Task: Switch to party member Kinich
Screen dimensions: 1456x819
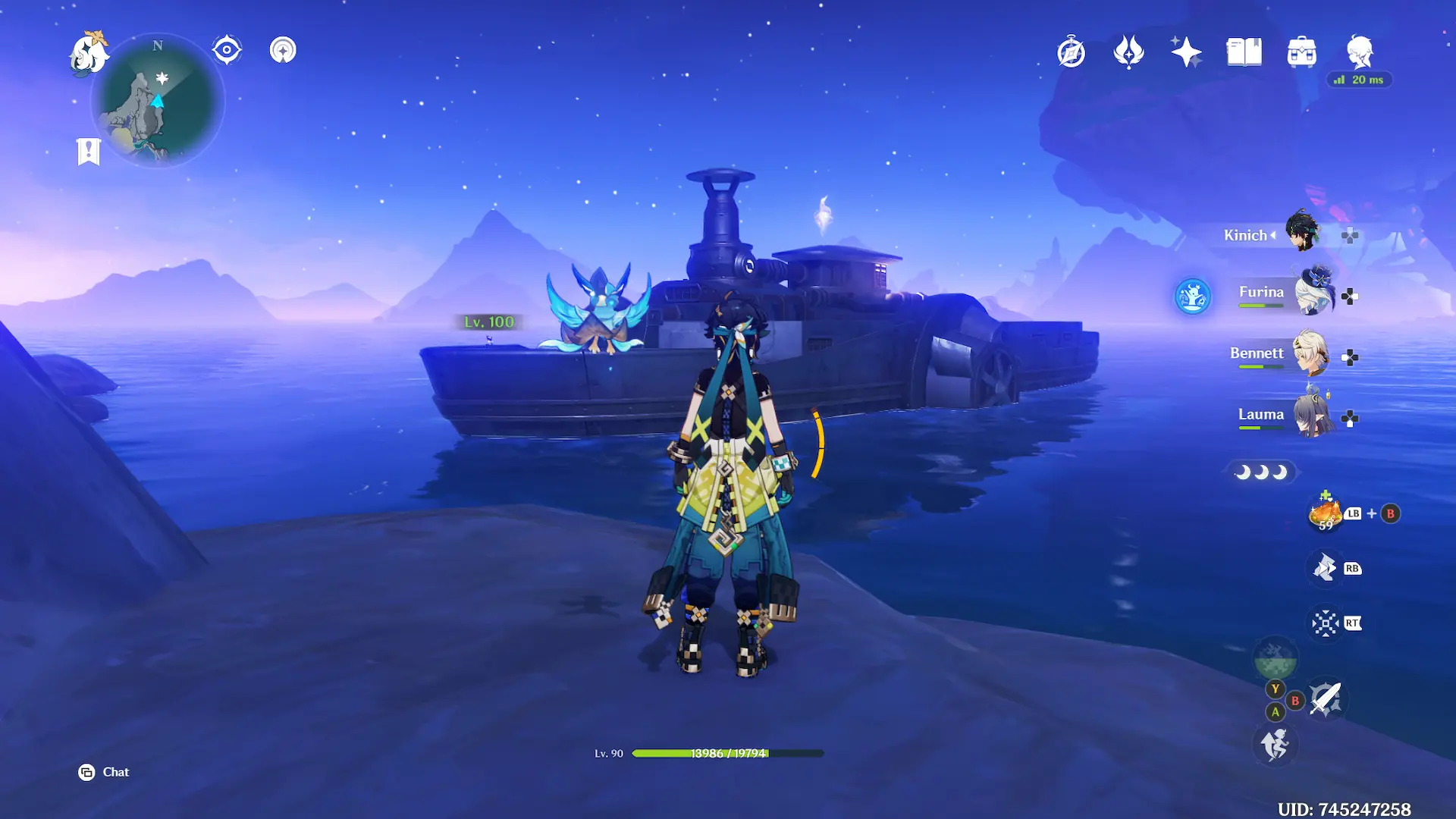Action: coord(1301,234)
